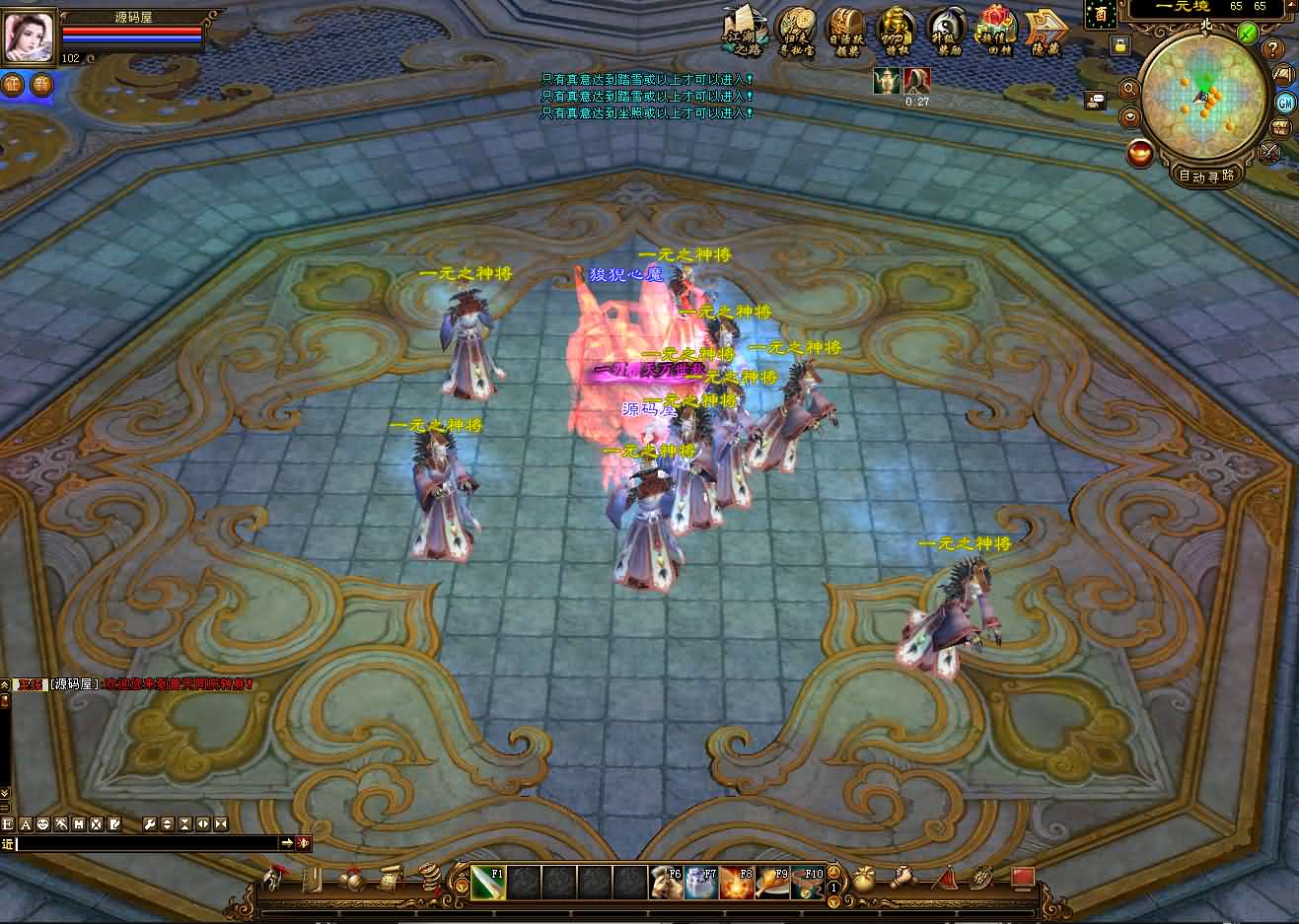Screen dimensions: 1299x924
Task: Use the F1 green sword skill
Action: click(487, 882)
